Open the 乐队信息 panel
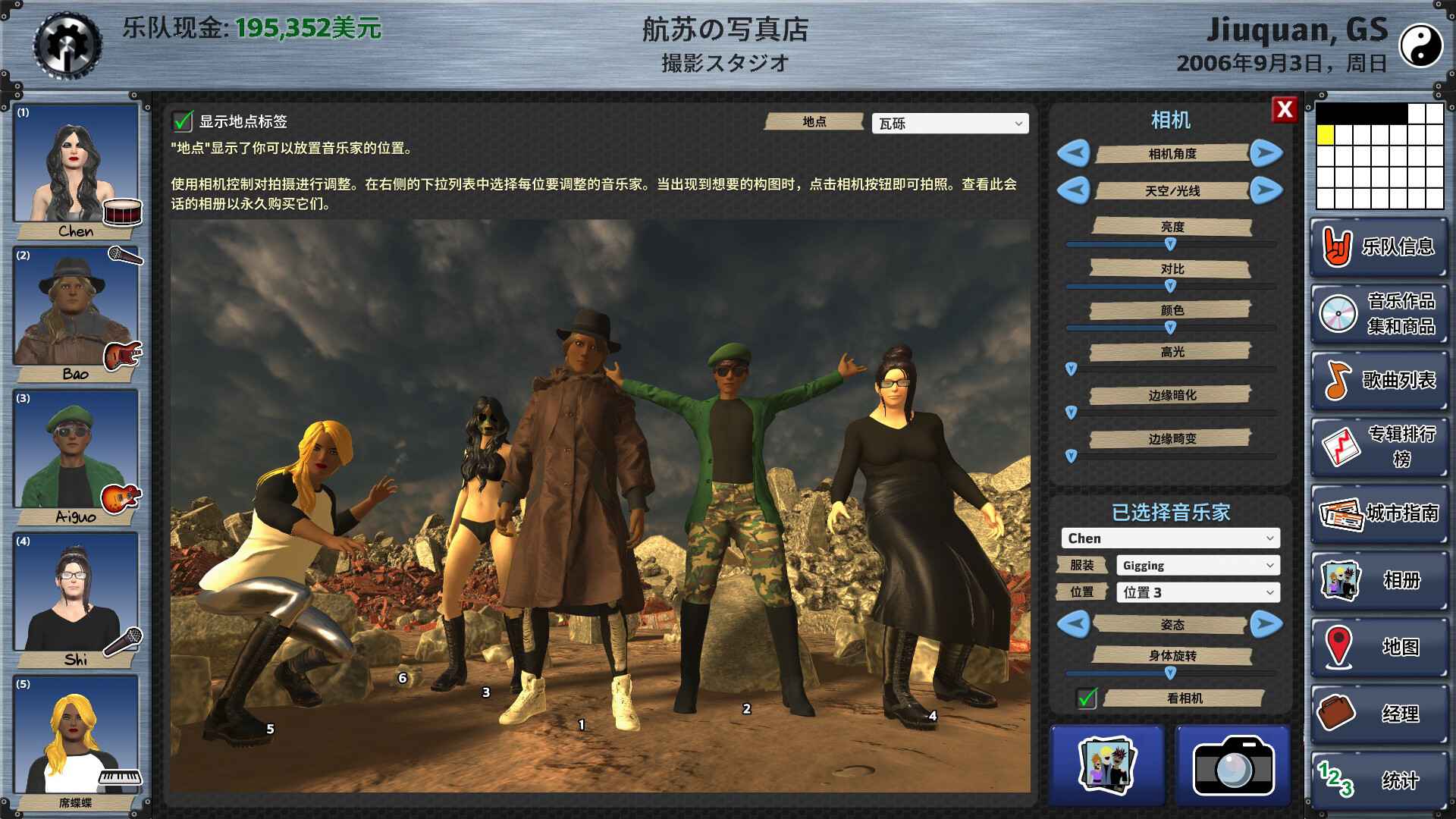 pos(1379,248)
